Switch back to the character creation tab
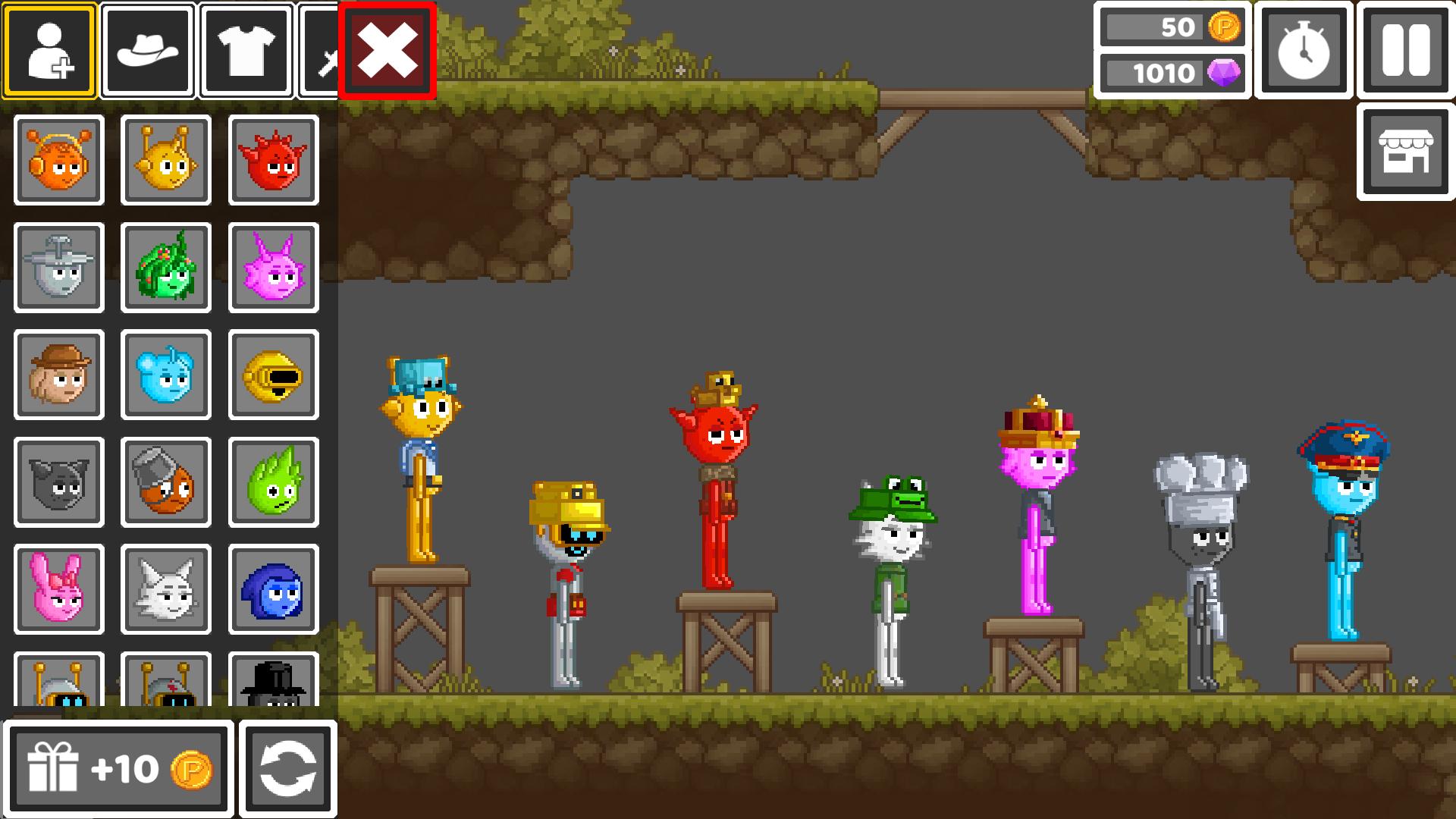Viewport: 1456px width, 819px height. pos(49,50)
